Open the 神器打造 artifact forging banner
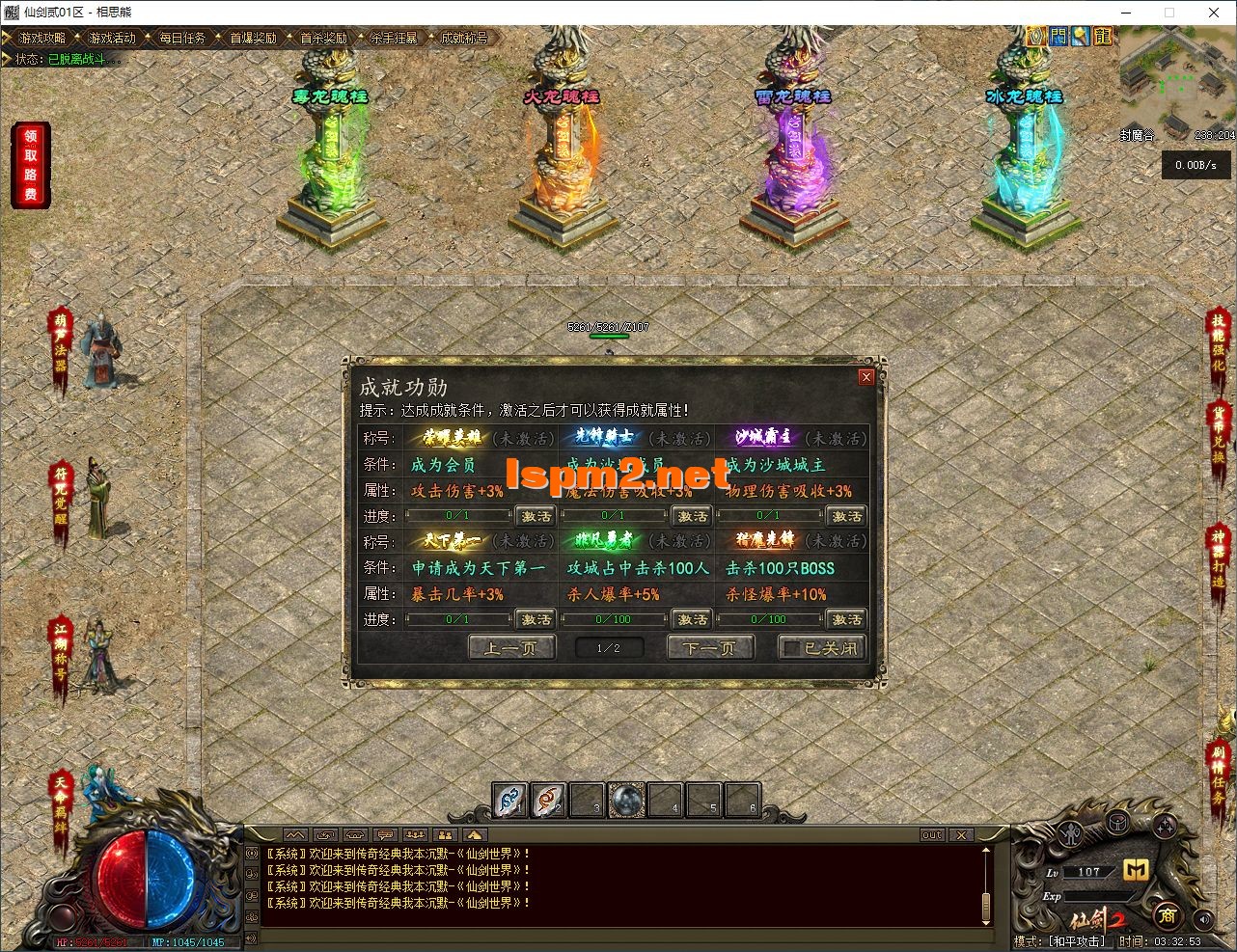The height and width of the screenshot is (952, 1237). [x=1219, y=558]
